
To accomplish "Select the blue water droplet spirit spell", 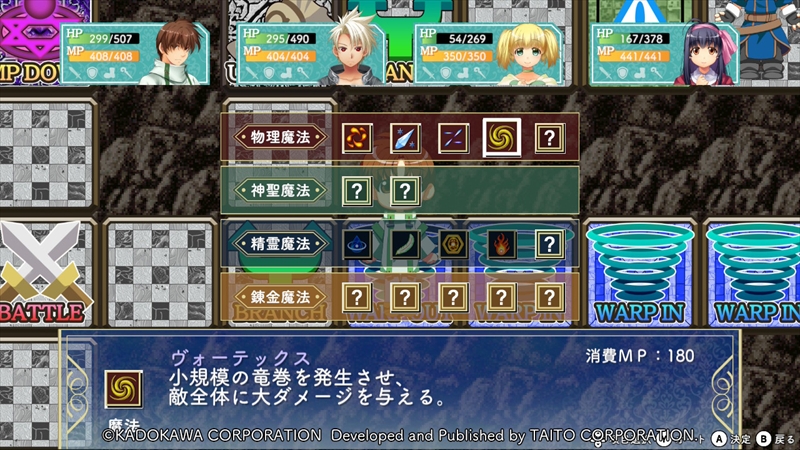I will (357, 243).
